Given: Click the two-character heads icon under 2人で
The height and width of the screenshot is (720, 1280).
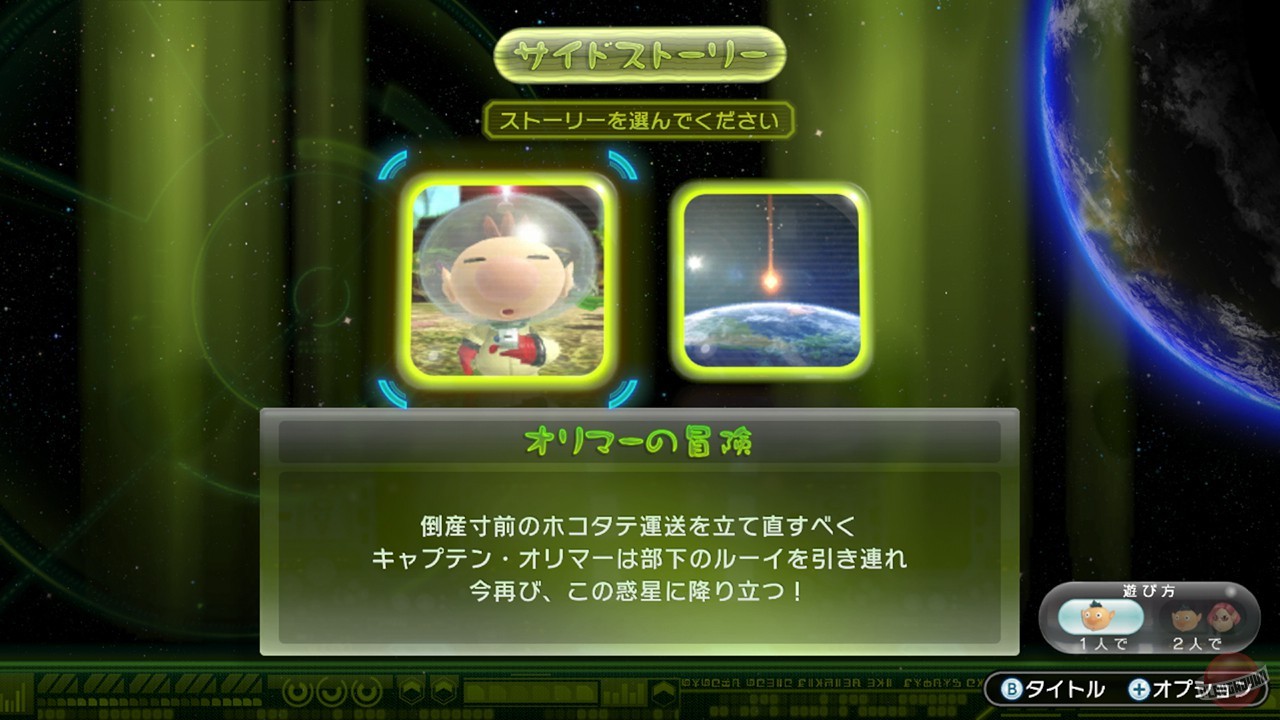Looking at the screenshot, I should [x=1206, y=616].
